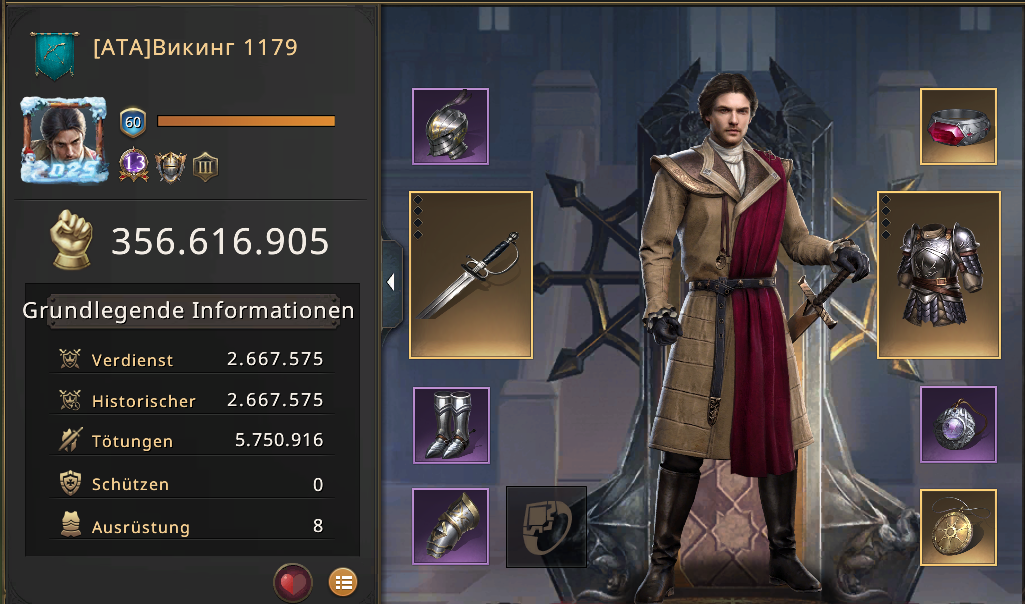The image size is (1025, 604).
Task: View the helmet crest badge icon
Action: (170, 164)
